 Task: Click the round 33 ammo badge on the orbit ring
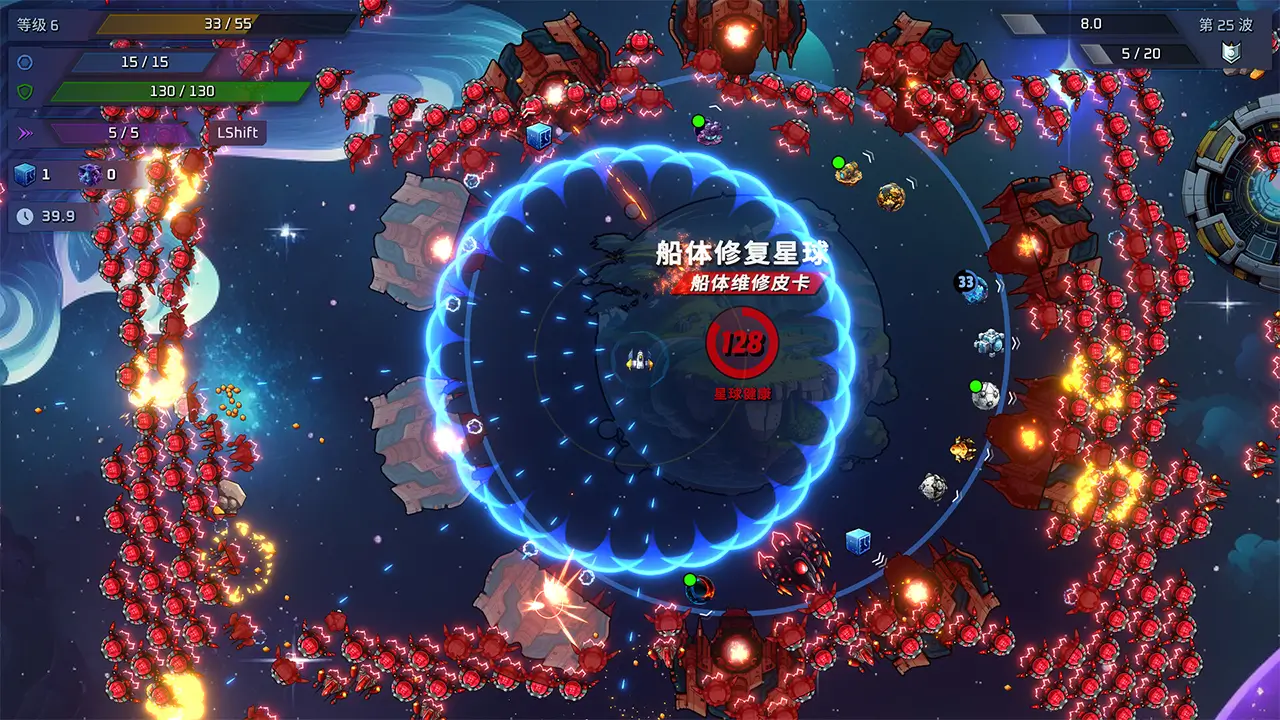pos(964,281)
